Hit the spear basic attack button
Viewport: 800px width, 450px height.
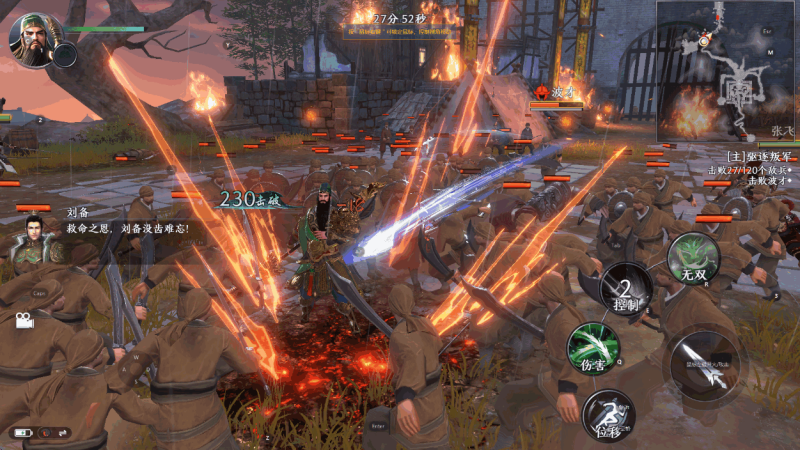pyautogui.click(x=703, y=365)
